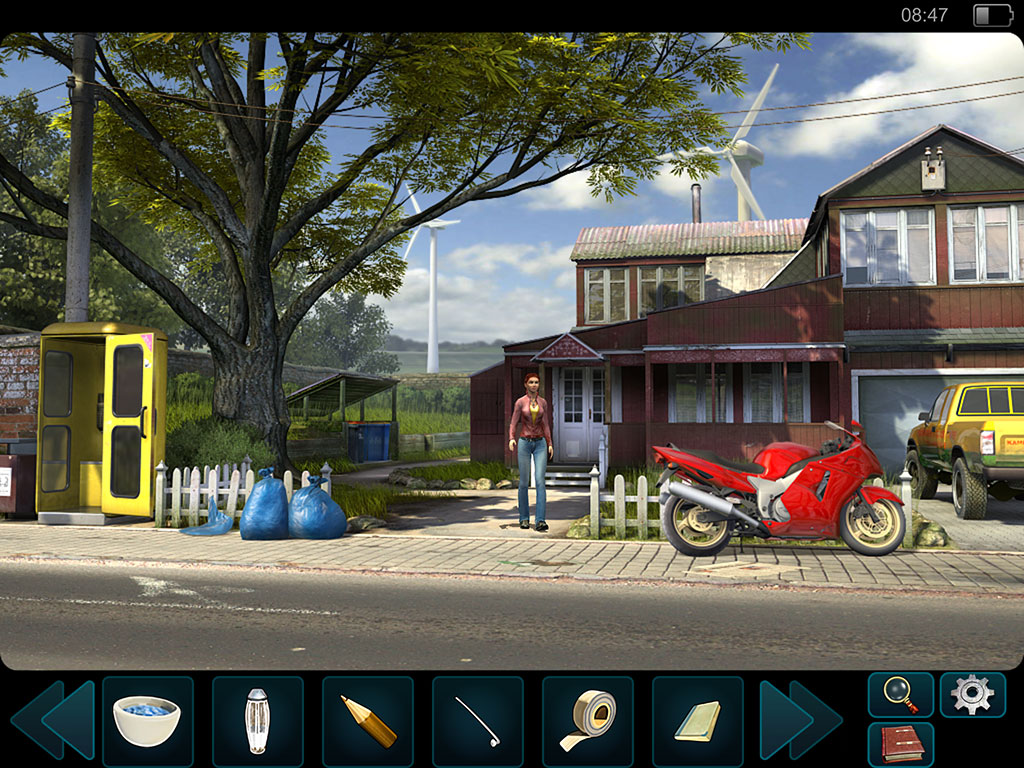Image resolution: width=1024 pixels, height=768 pixels.
Task: Use the roll of tape from the inventory
Action: (587, 720)
